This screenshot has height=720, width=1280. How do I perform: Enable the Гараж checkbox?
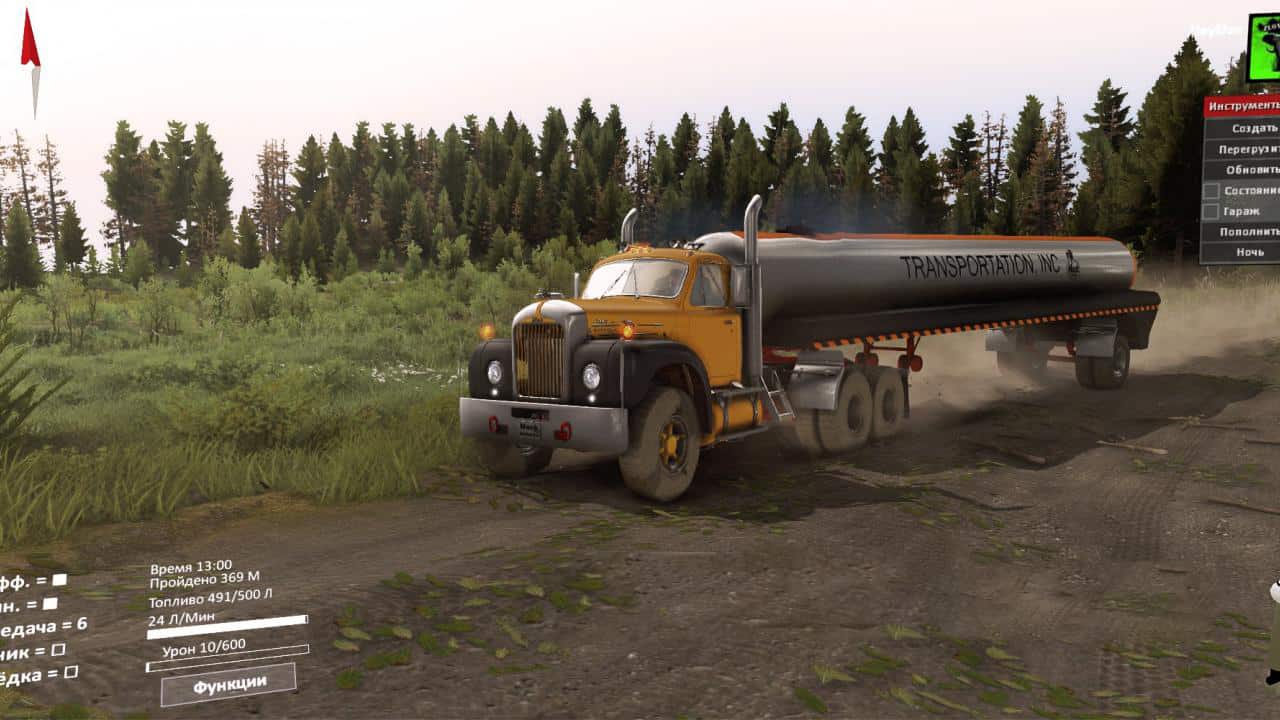tap(1210, 211)
